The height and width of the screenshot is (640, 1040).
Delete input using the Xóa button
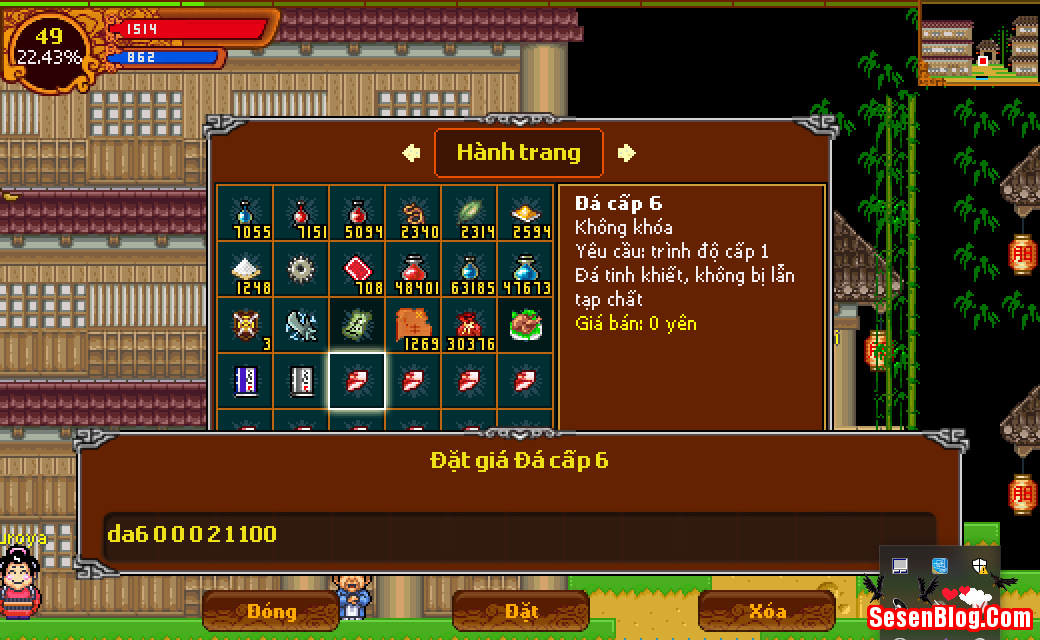pos(767,611)
